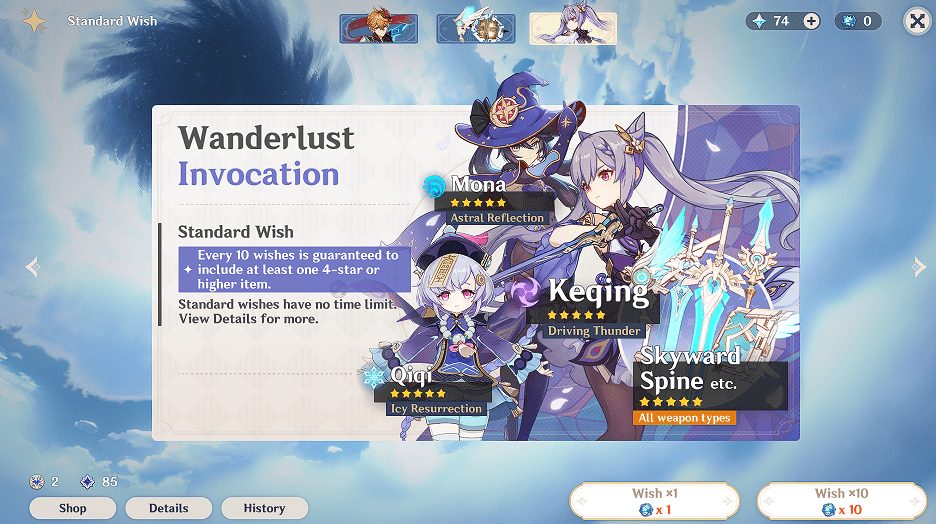This screenshot has width=936, height=524.
Task: Open the Shop
Action: coord(72,508)
